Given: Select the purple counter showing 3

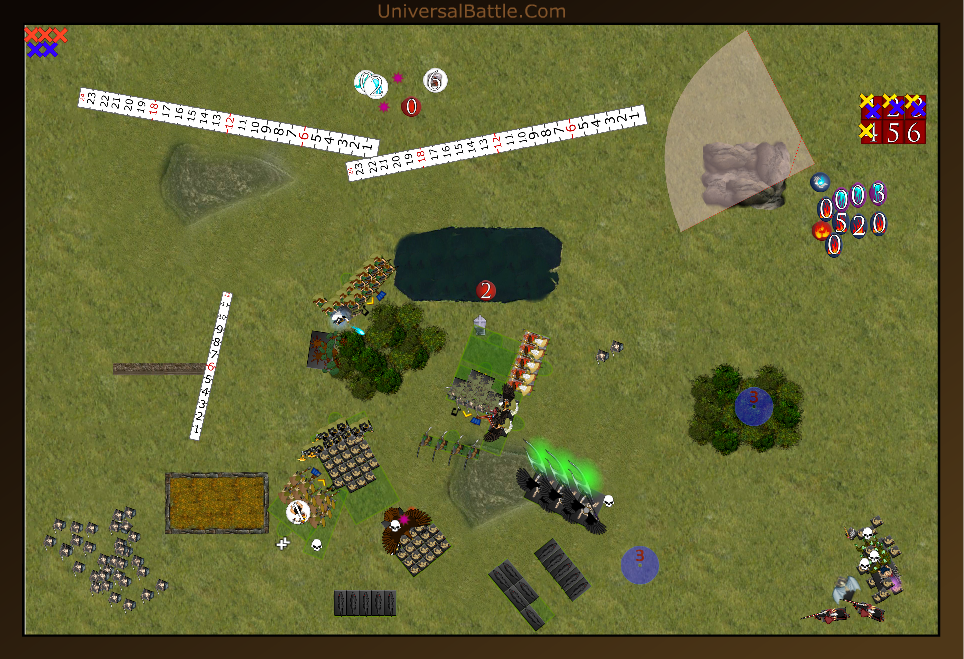Looking at the screenshot, I should pos(878,193).
